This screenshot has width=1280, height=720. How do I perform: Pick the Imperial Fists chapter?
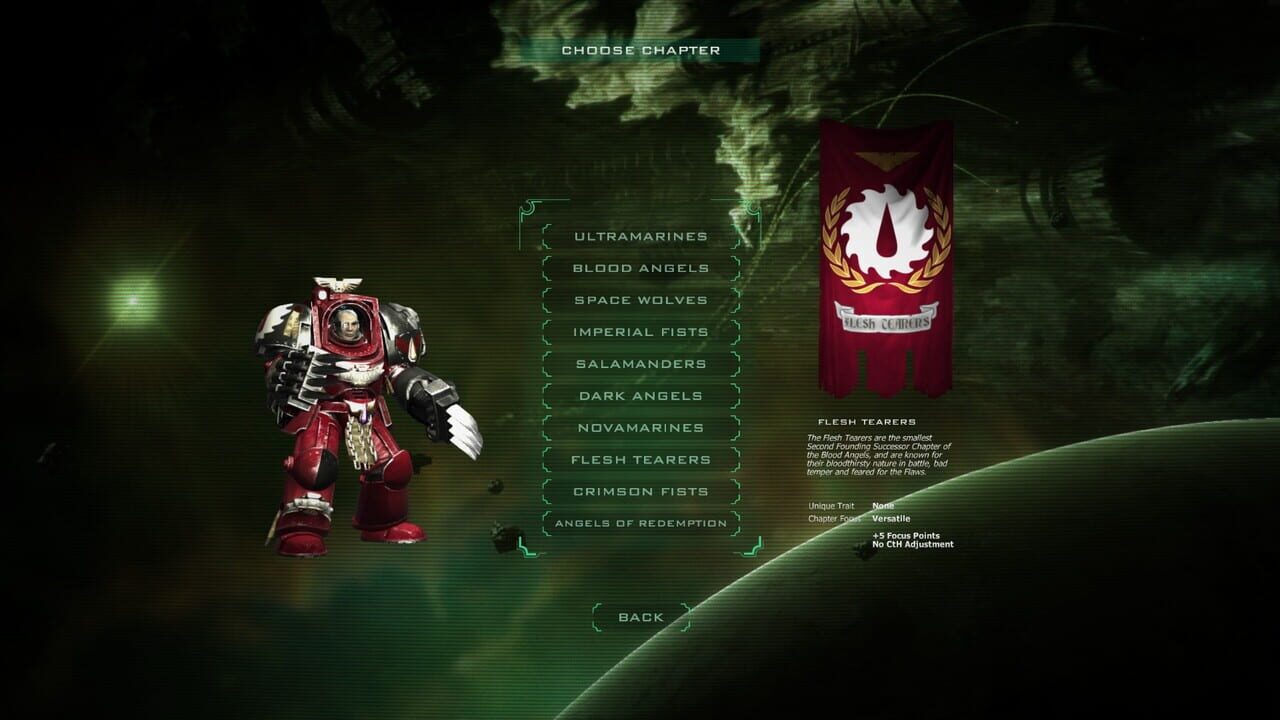(x=640, y=332)
